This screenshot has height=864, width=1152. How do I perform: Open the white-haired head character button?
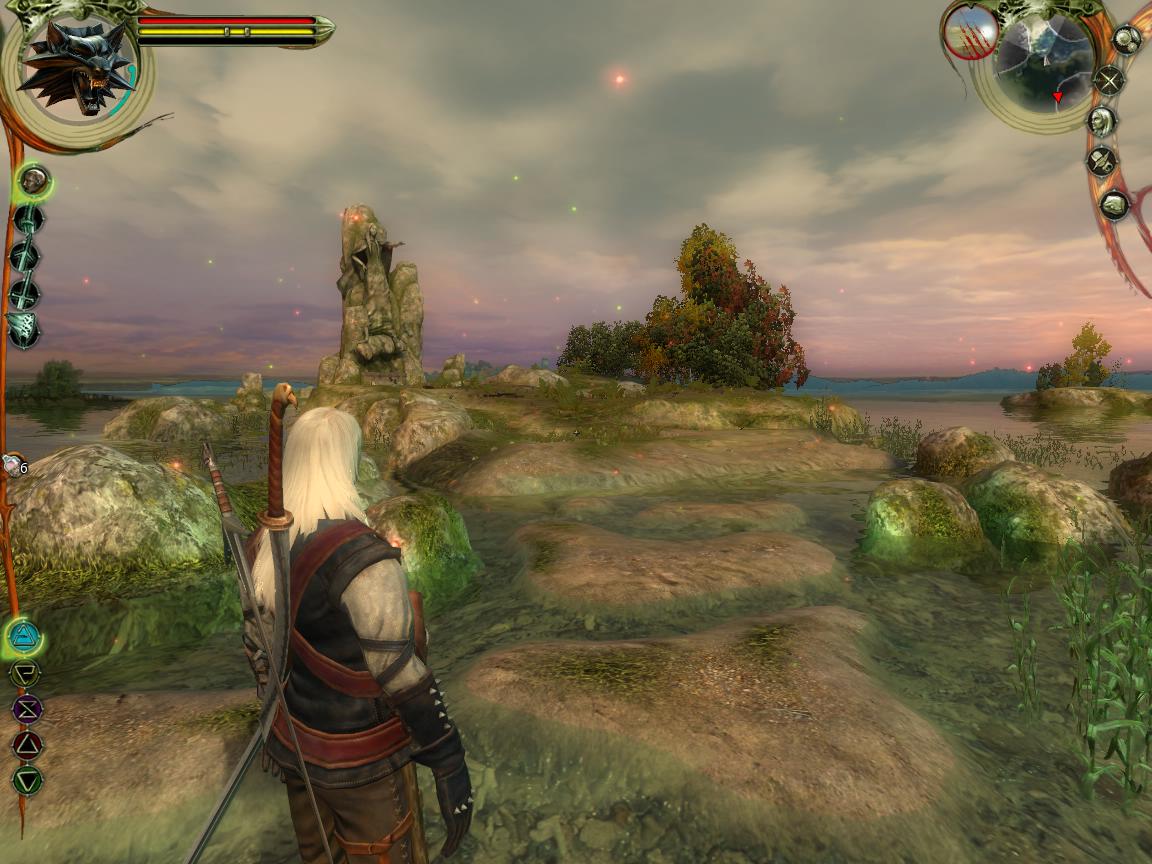click(x=1101, y=122)
